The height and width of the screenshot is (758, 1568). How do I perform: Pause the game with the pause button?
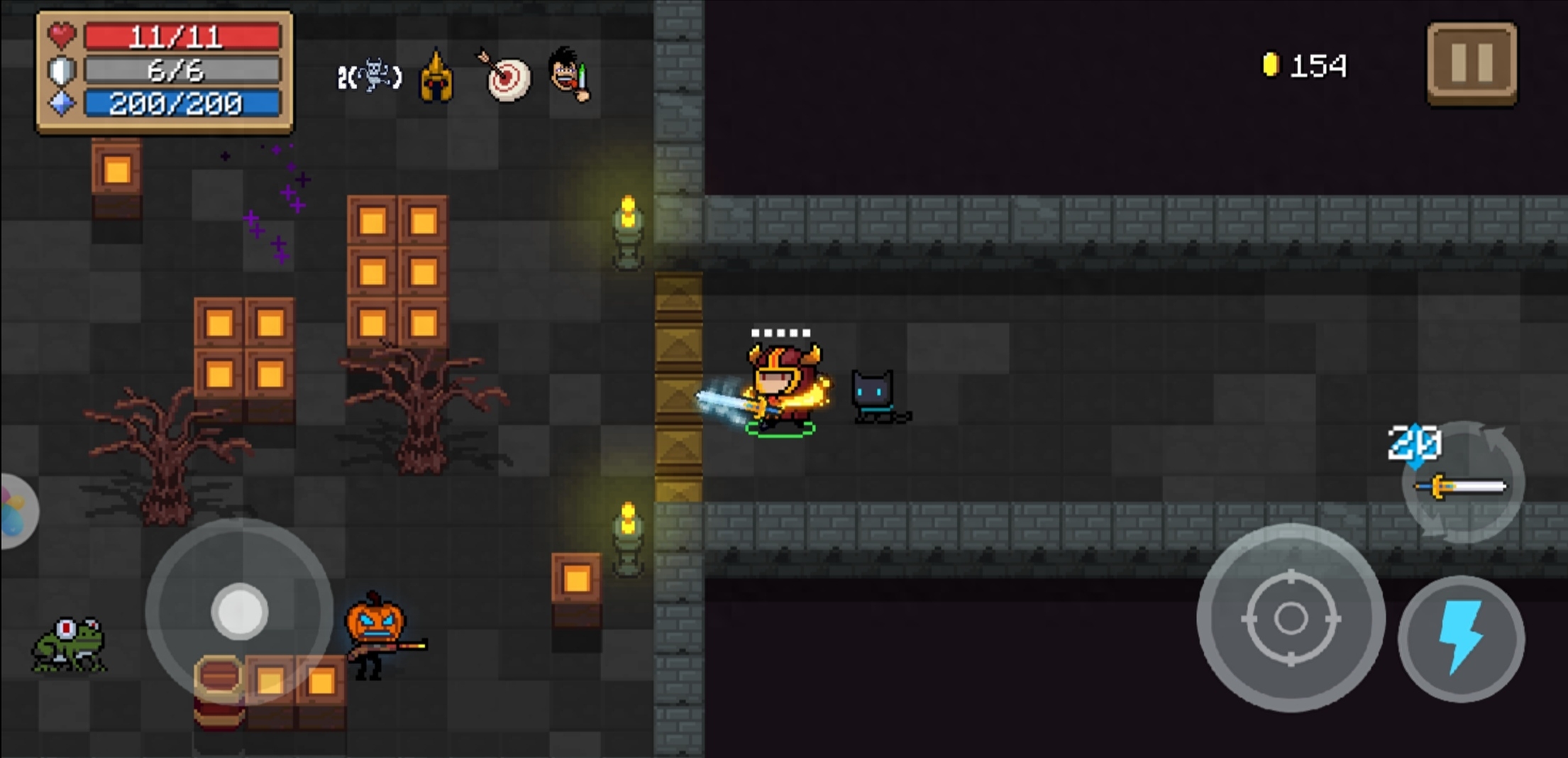click(x=1472, y=64)
